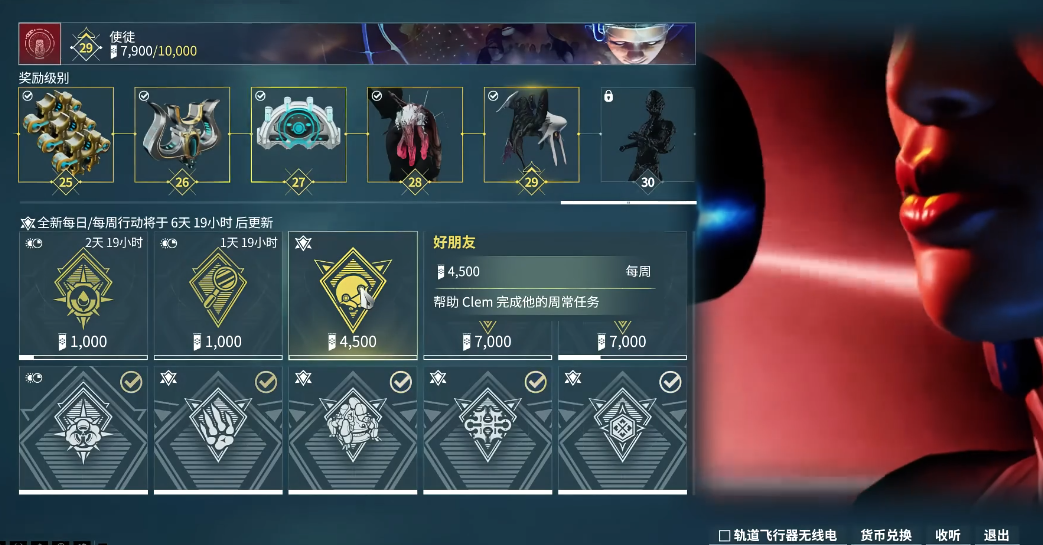View the rank 28 reward tile
The image size is (1043, 545).
[x=415, y=134]
